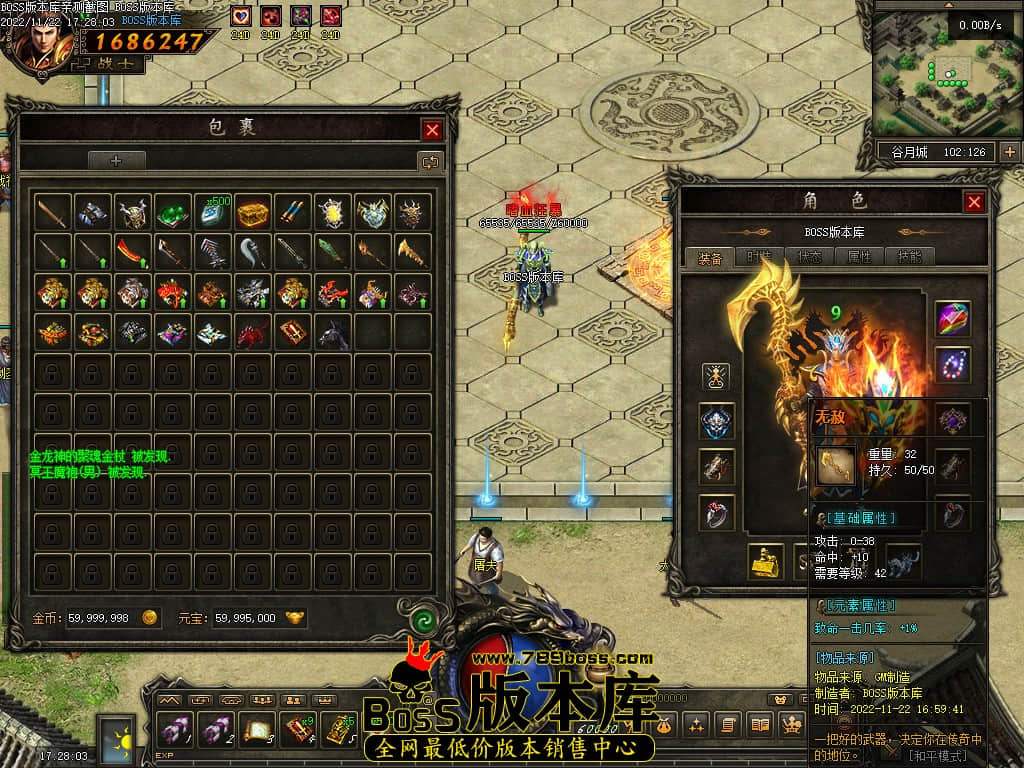Switch to the 属性 attributes tab

pos(860,257)
